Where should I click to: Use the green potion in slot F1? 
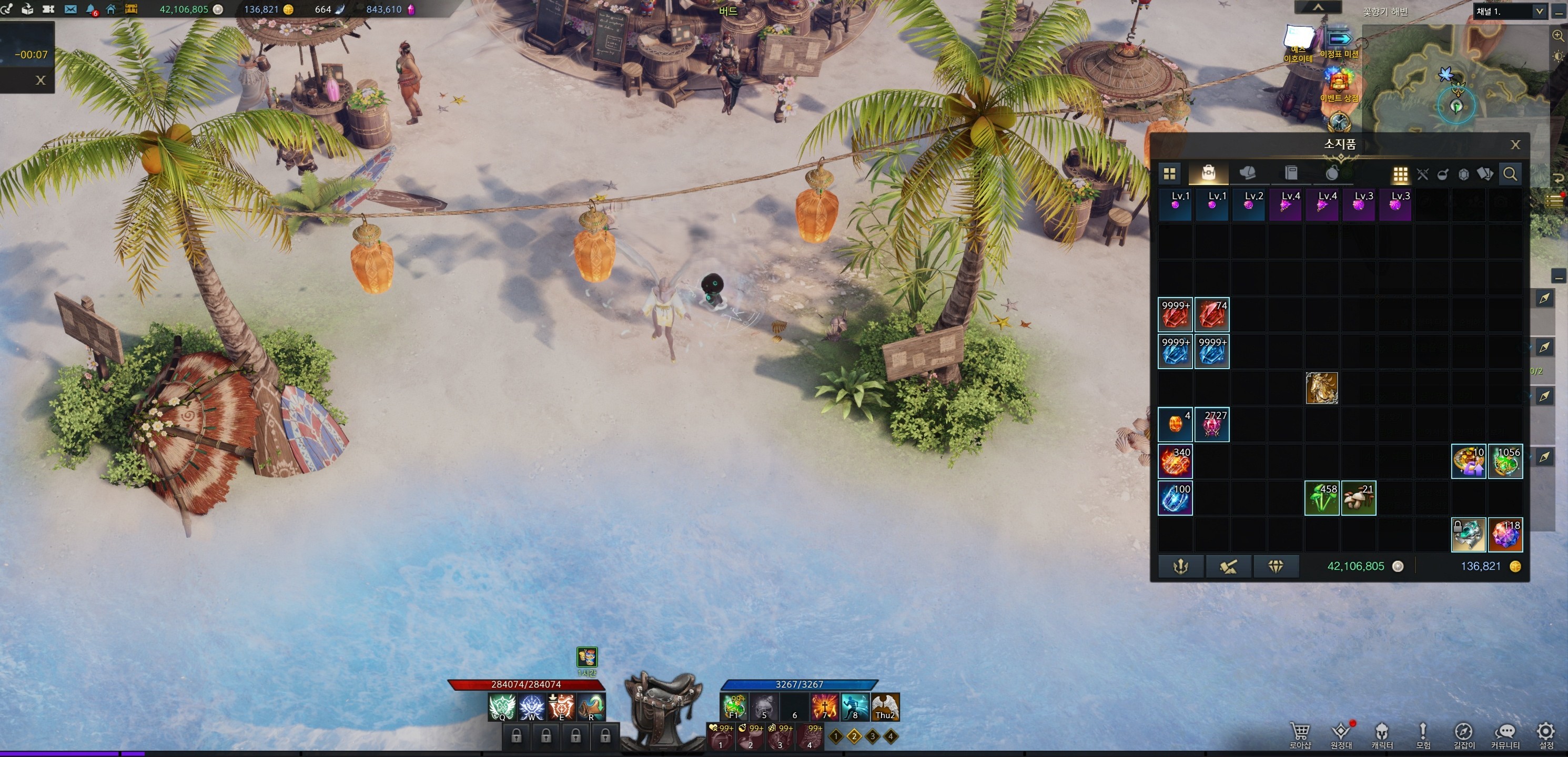coord(734,707)
